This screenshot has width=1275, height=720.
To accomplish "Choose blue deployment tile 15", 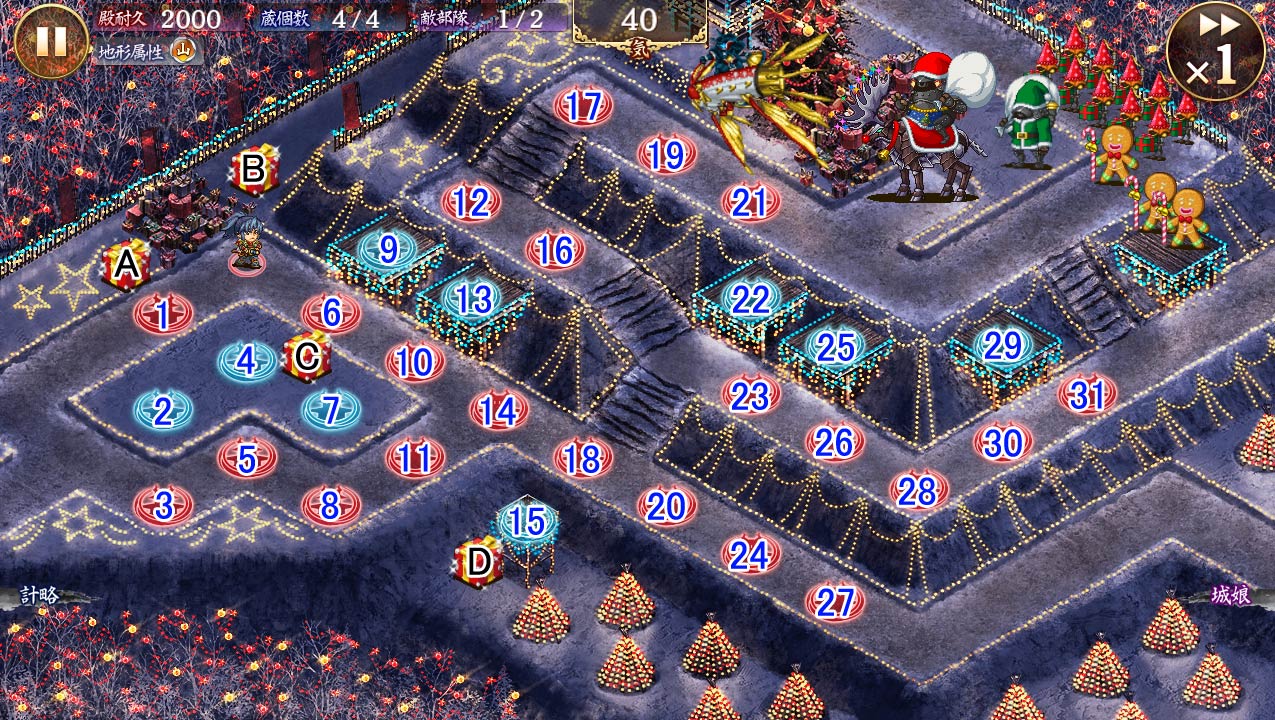I will (x=527, y=520).
